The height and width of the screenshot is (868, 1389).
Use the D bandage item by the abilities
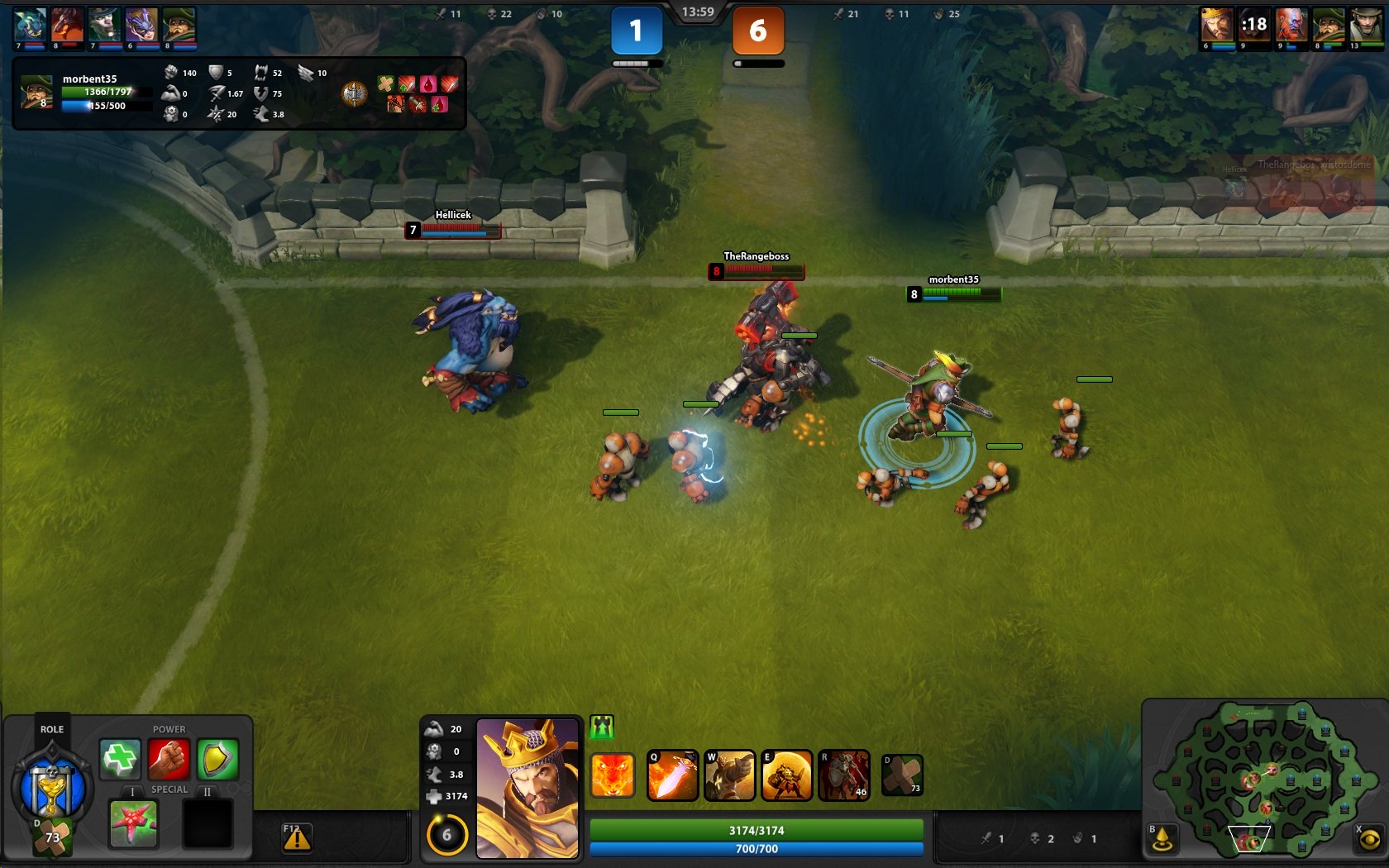901,775
